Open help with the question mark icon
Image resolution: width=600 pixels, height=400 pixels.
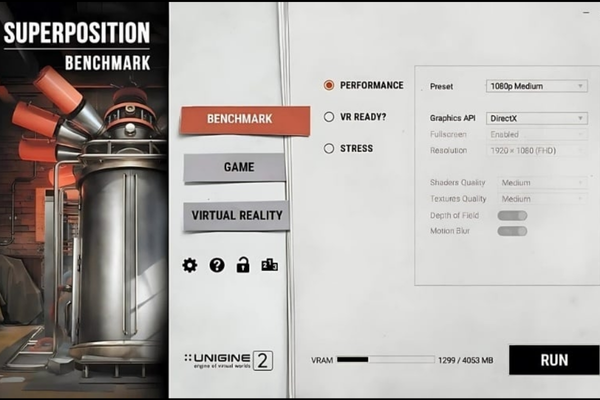coord(216,265)
